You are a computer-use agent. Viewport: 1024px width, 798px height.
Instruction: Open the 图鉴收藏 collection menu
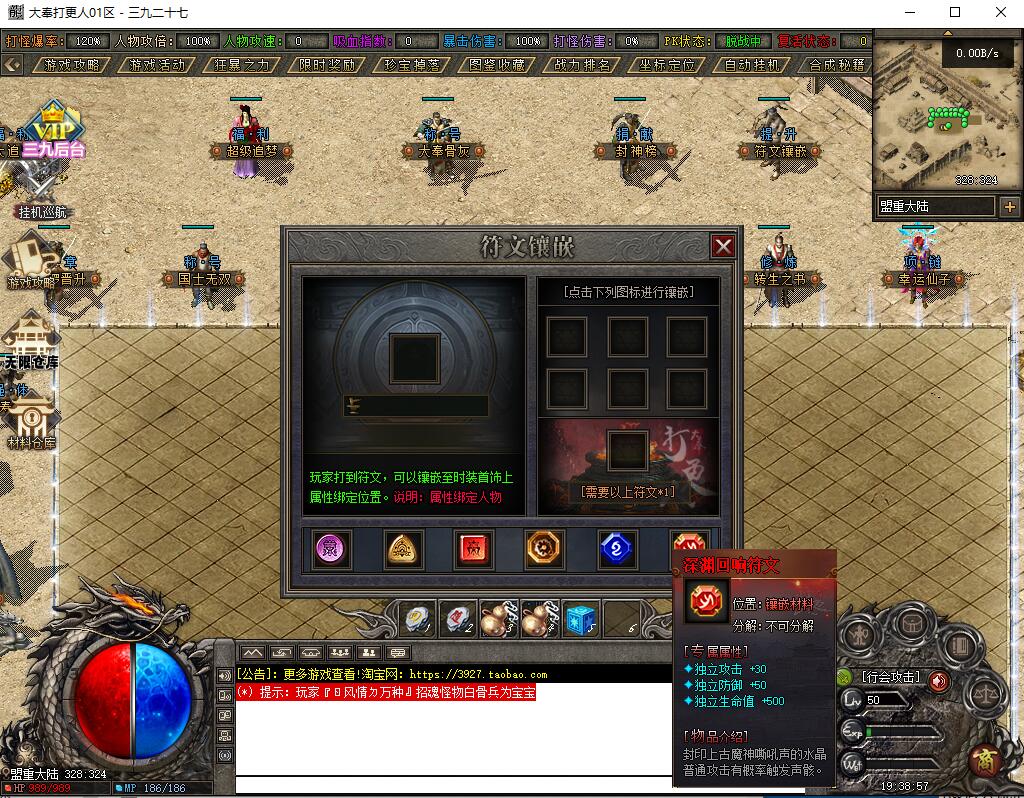pos(497,65)
